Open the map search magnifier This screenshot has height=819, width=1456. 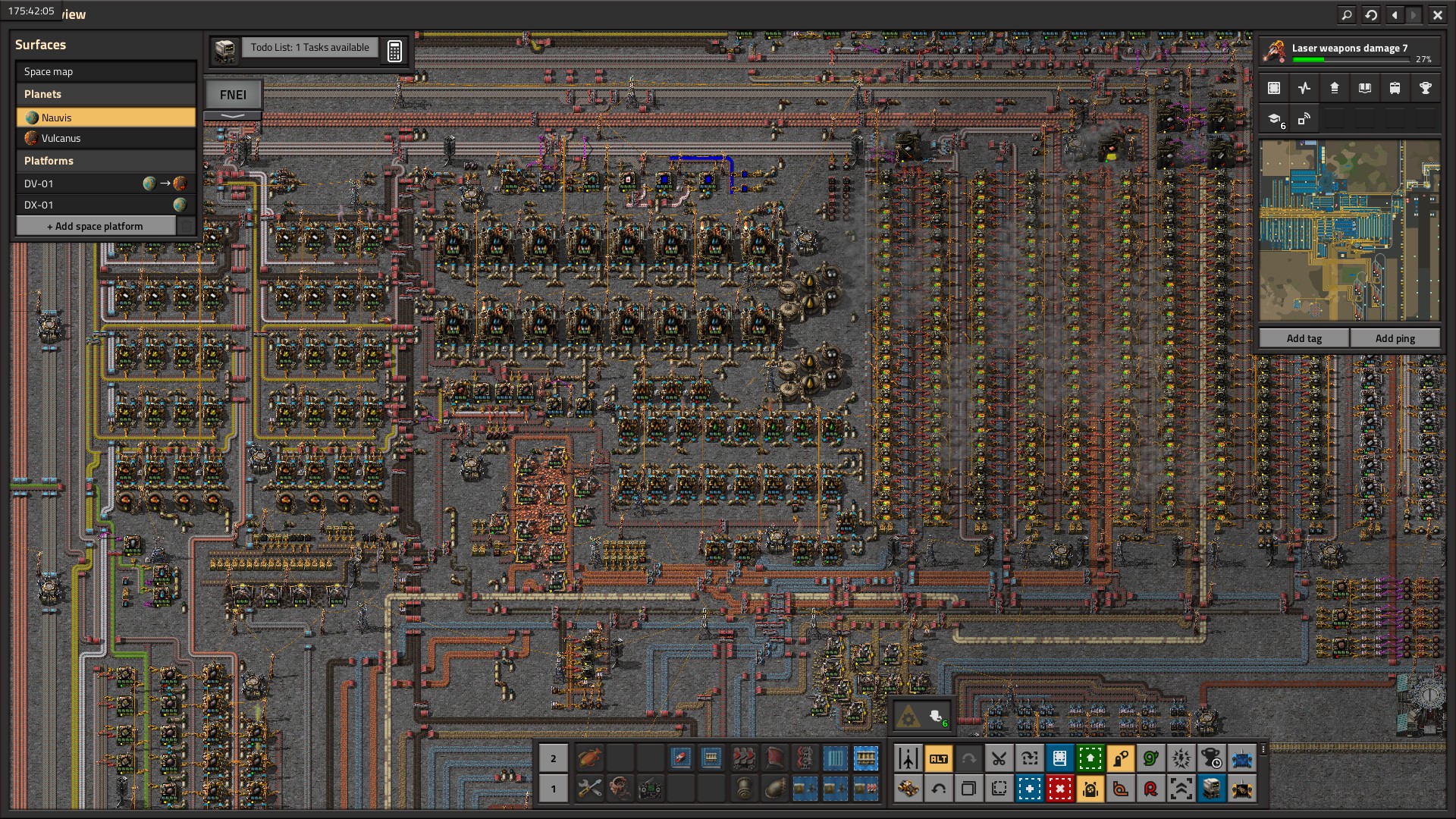[1347, 14]
